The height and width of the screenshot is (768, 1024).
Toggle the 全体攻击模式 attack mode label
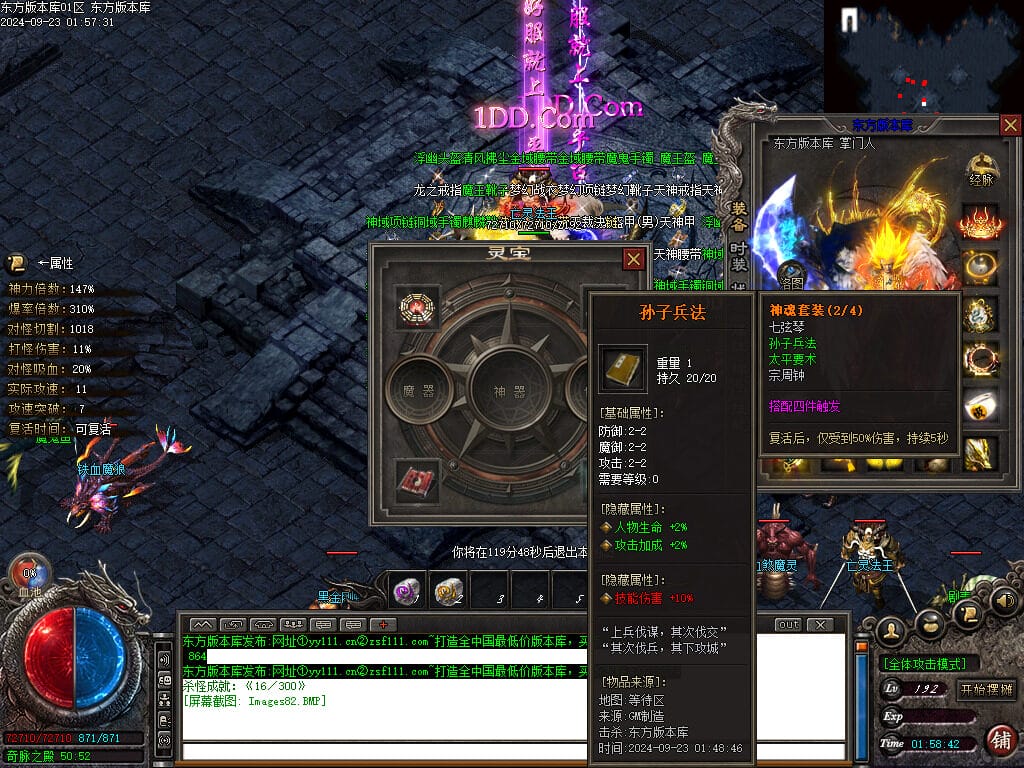tap(929, 664)
